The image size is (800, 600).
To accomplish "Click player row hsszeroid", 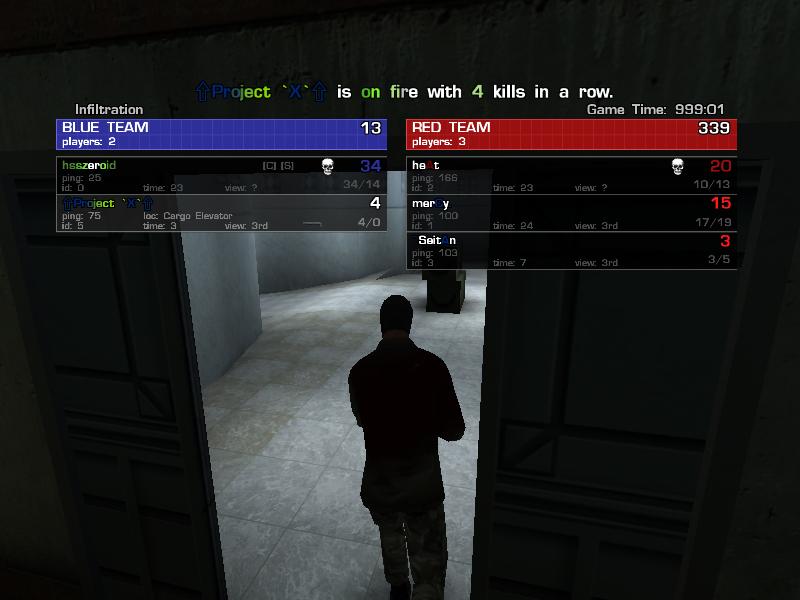I will tap(220, 175).
